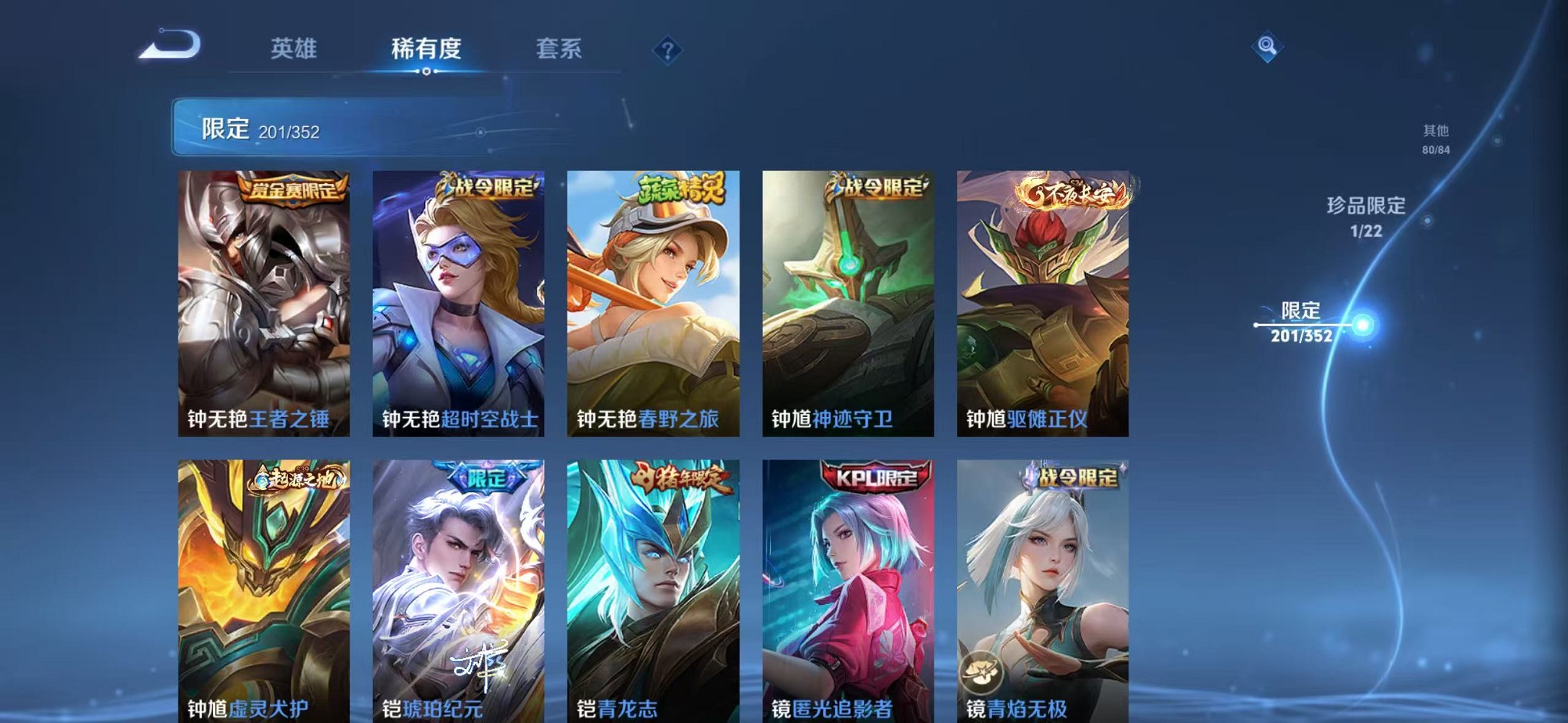Open the question mark help icon

click(x=668, y=49)
